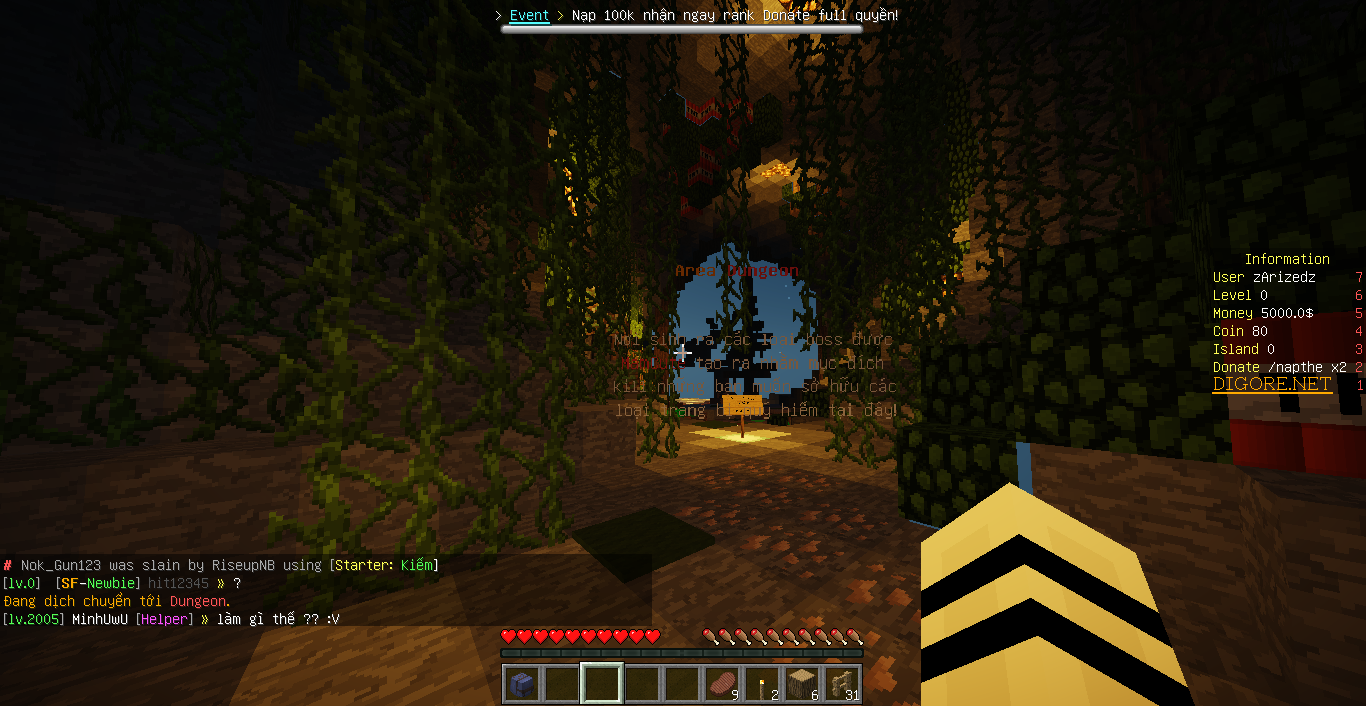Select the raw meat hotbar slot
This screenshot has height=706, width=1366.
click(x=722, y=684)
